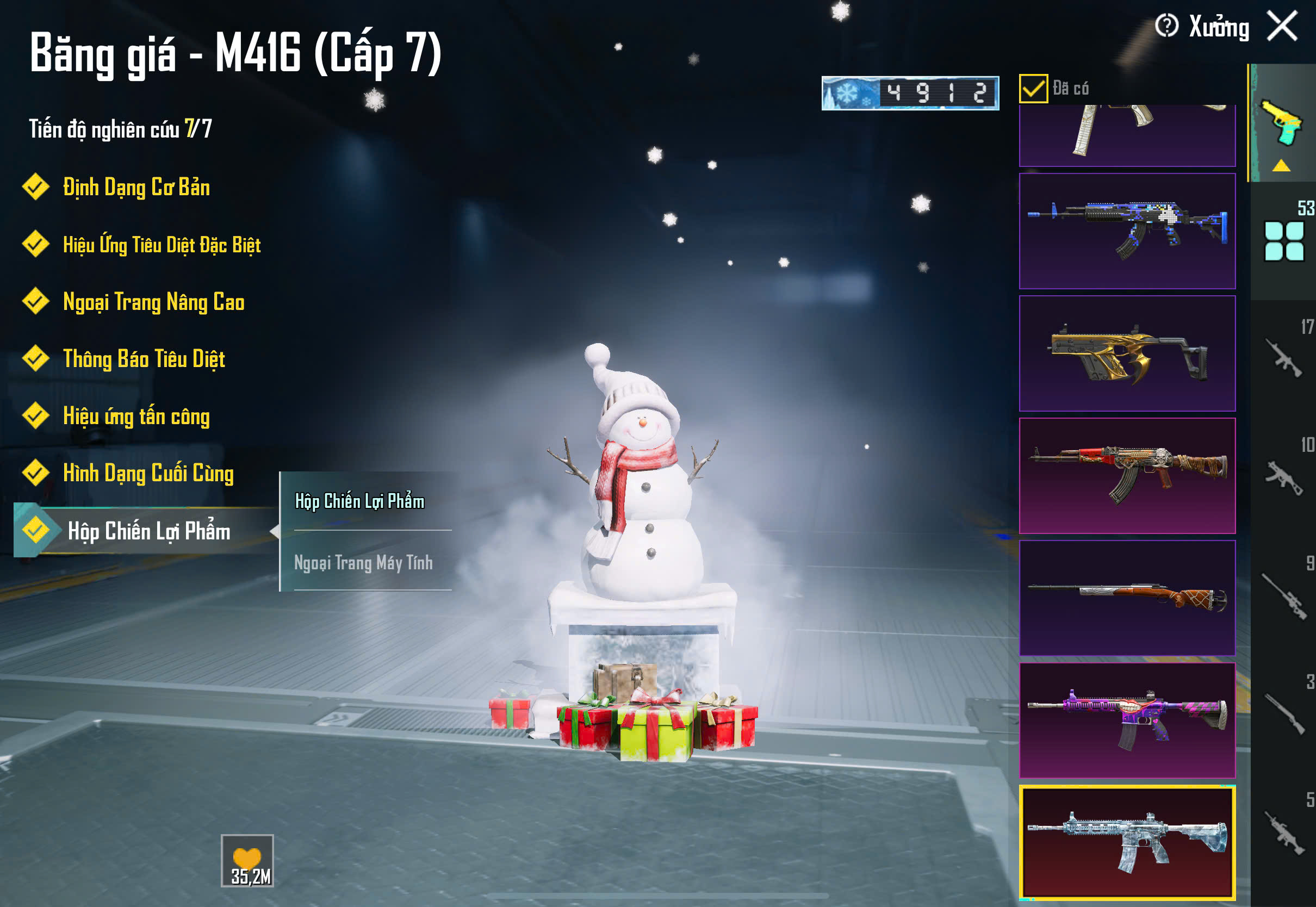Show Hiệu ứng tấn công level
Viewport: 1316px width, 907px height.
coord(136,417)
